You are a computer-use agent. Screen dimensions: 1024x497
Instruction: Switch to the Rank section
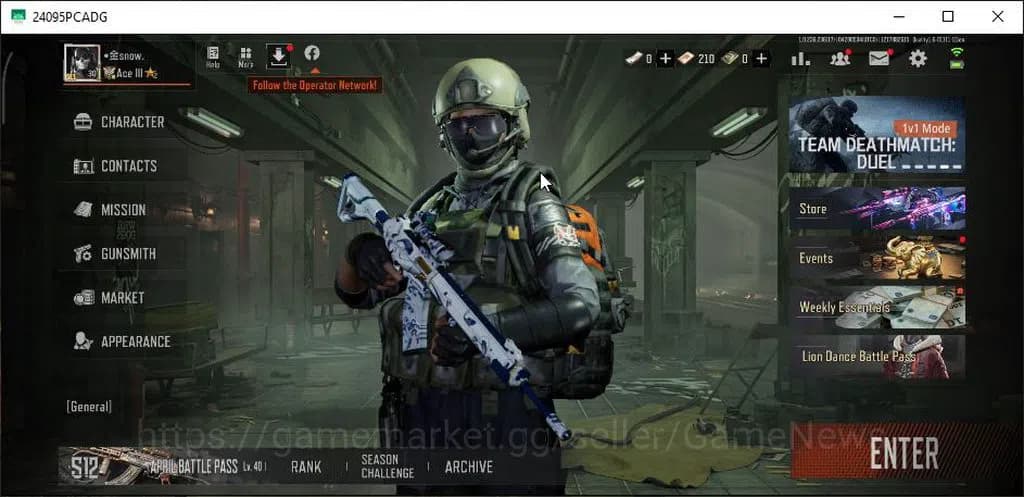coord(306,466)
